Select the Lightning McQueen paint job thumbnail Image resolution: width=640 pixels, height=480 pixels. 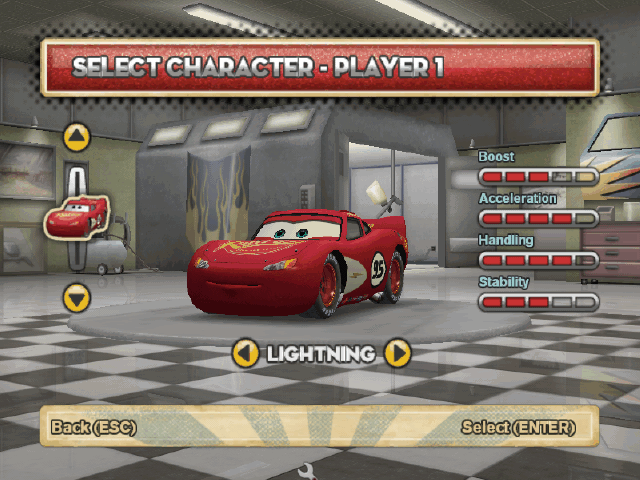pyautogui.click(x=77, y=216)
